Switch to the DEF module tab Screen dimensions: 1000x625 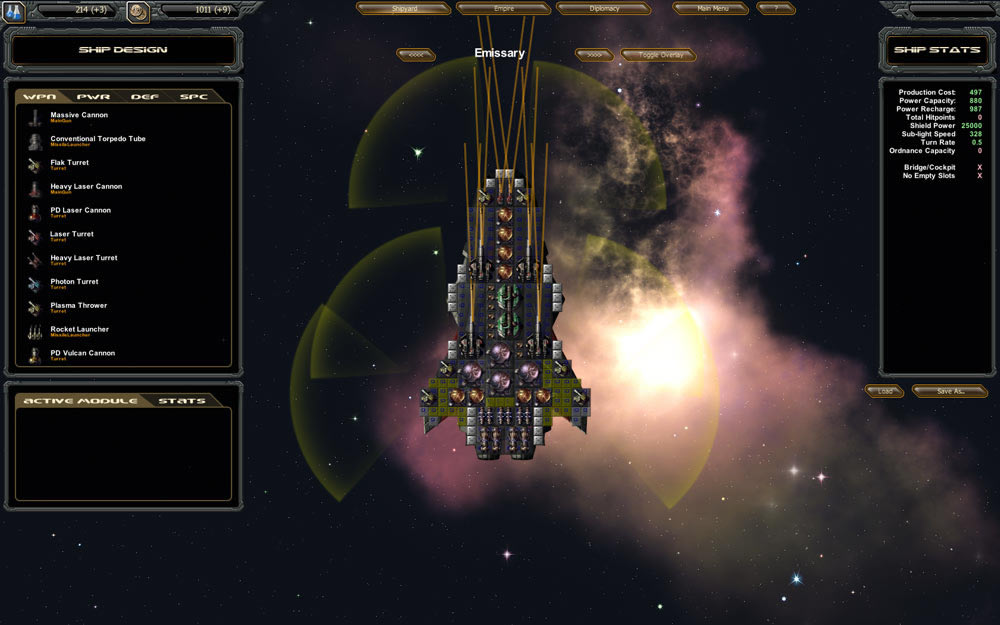point(144,97)
